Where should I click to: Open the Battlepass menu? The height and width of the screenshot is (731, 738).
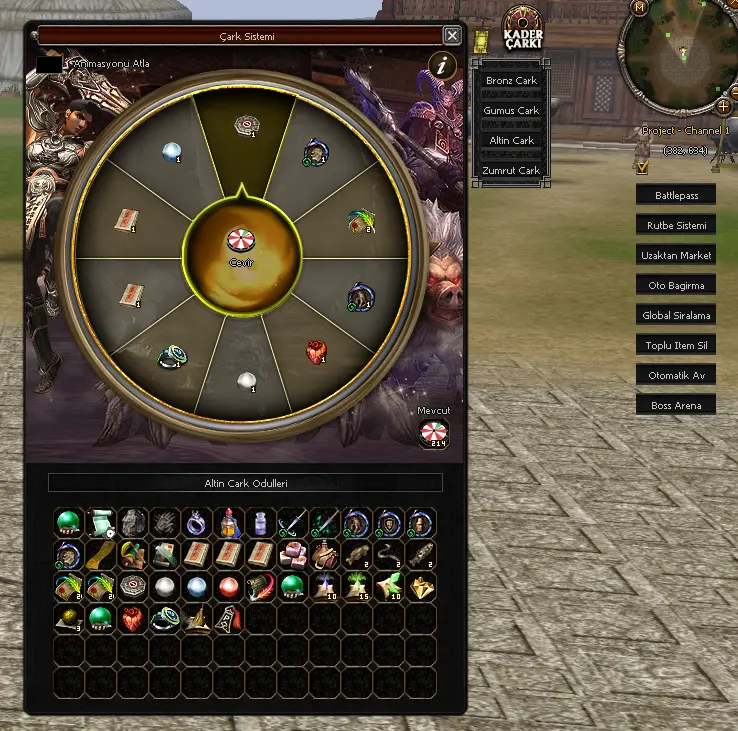pos(676,195)
